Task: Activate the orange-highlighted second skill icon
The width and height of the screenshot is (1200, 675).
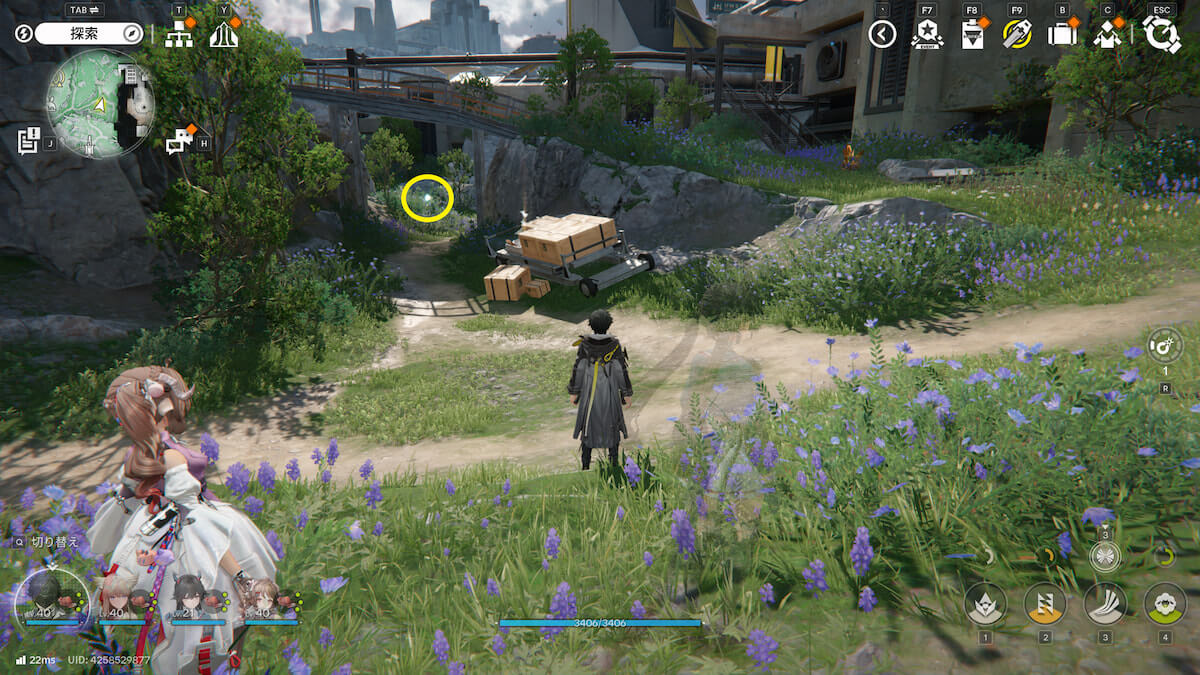Action: click(1045, 604)
